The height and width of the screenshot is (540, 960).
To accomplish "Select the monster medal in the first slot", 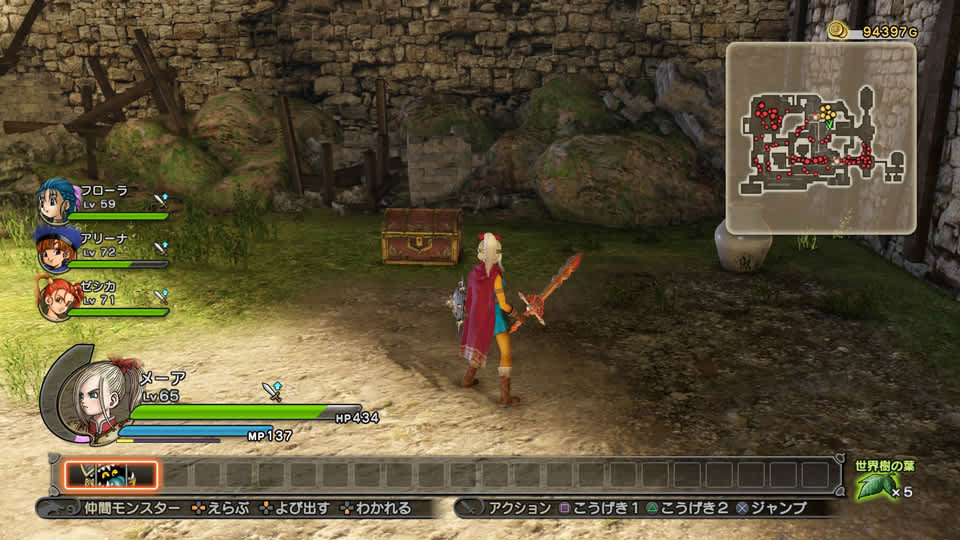I will coord(111,475).
